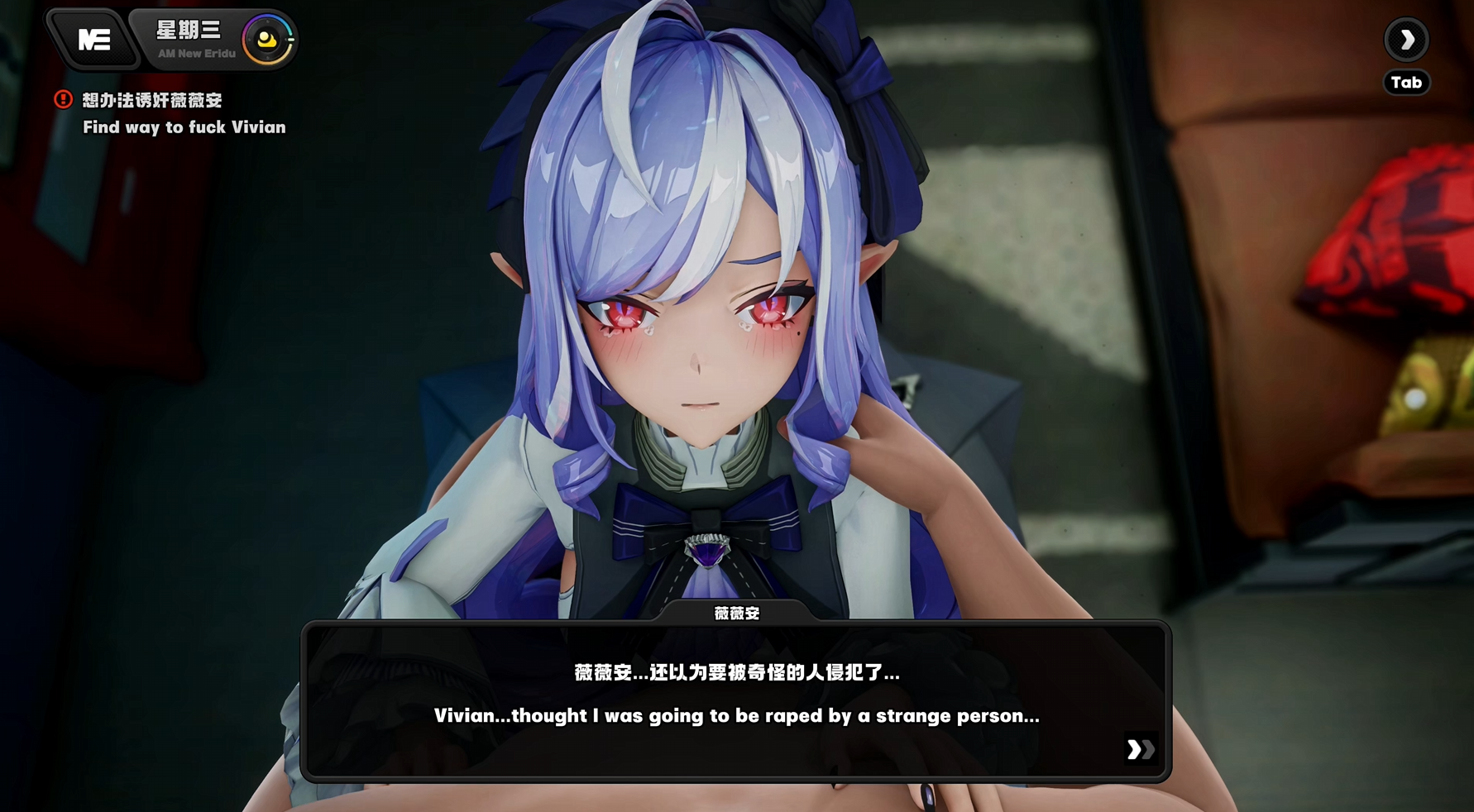Screen dimensions: 1474x812
Task: Advance dialogue with the double-arrow button
Action: tap(1140, 749)
